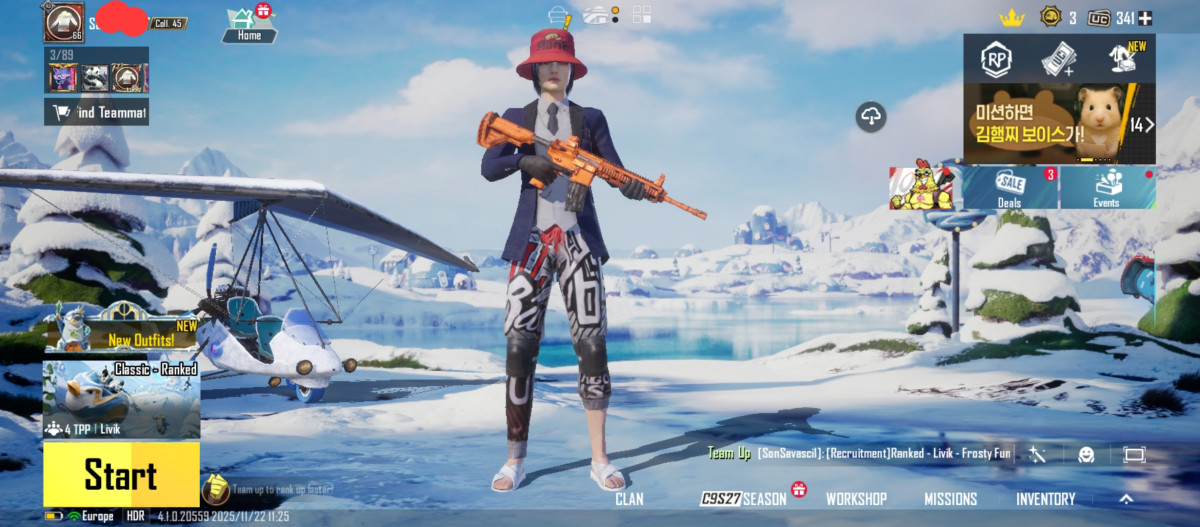This screenshot has height=527, width=1200.
Task: Open the UC top-up ticket icon
Action: click(1058, 59)
